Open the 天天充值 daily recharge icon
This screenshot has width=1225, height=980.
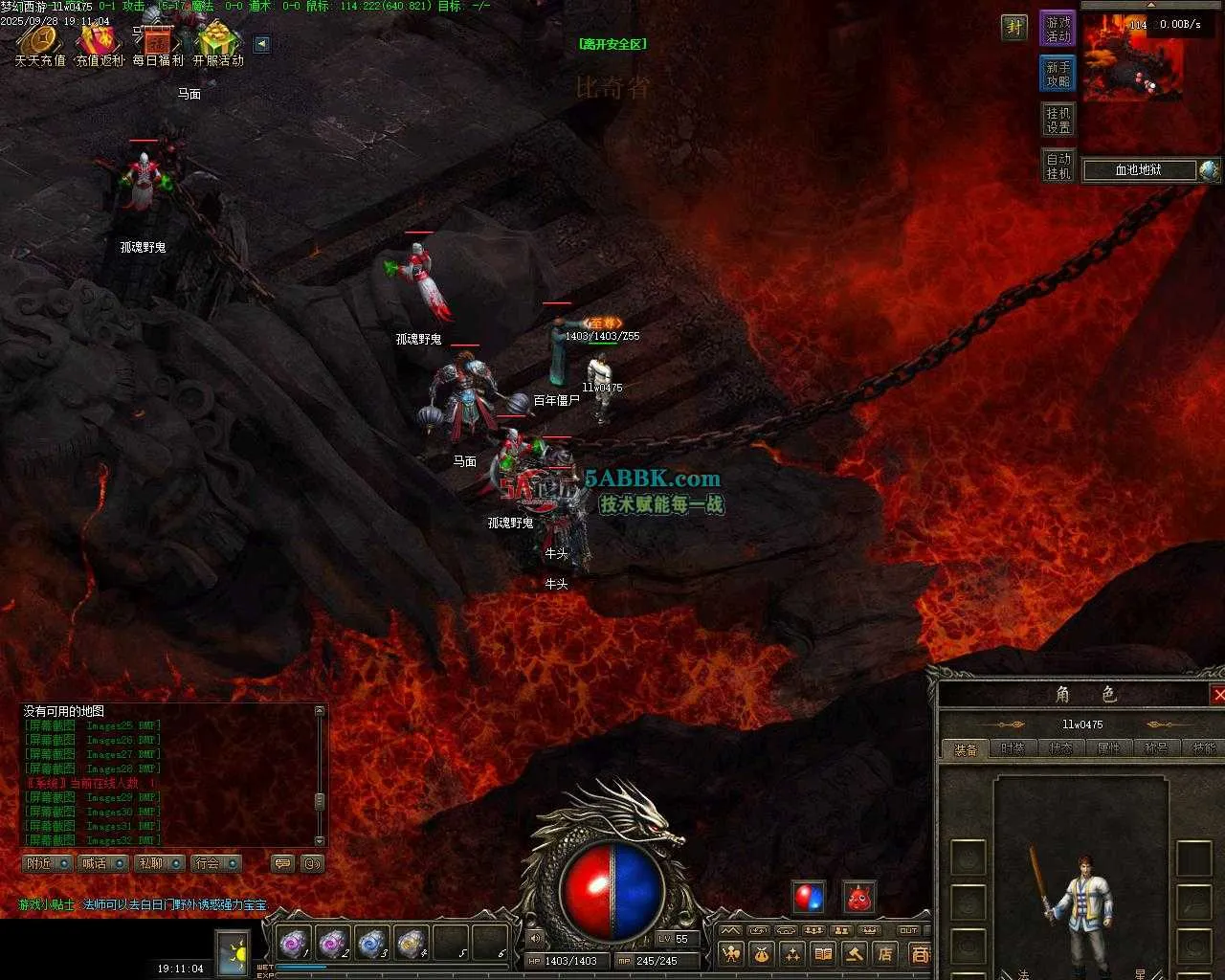[x=40, y=43]
